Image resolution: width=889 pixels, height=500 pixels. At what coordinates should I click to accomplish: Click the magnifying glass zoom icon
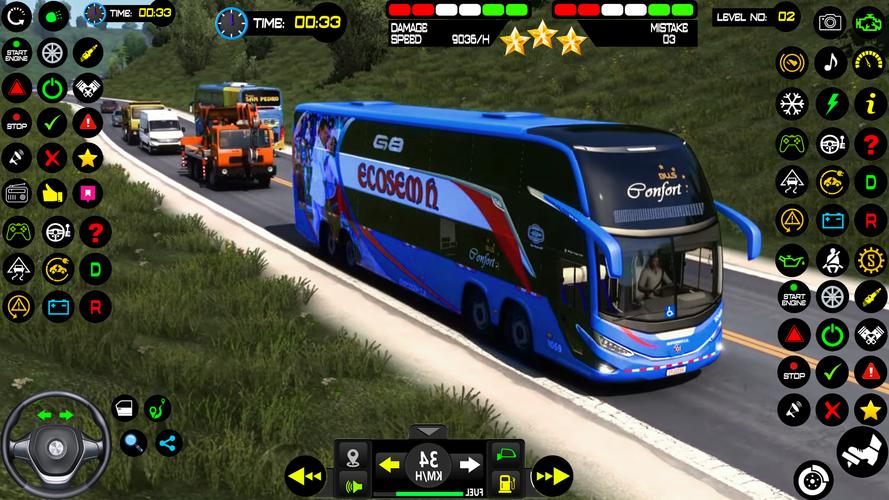pyautogui.click(x=133, y=442)
